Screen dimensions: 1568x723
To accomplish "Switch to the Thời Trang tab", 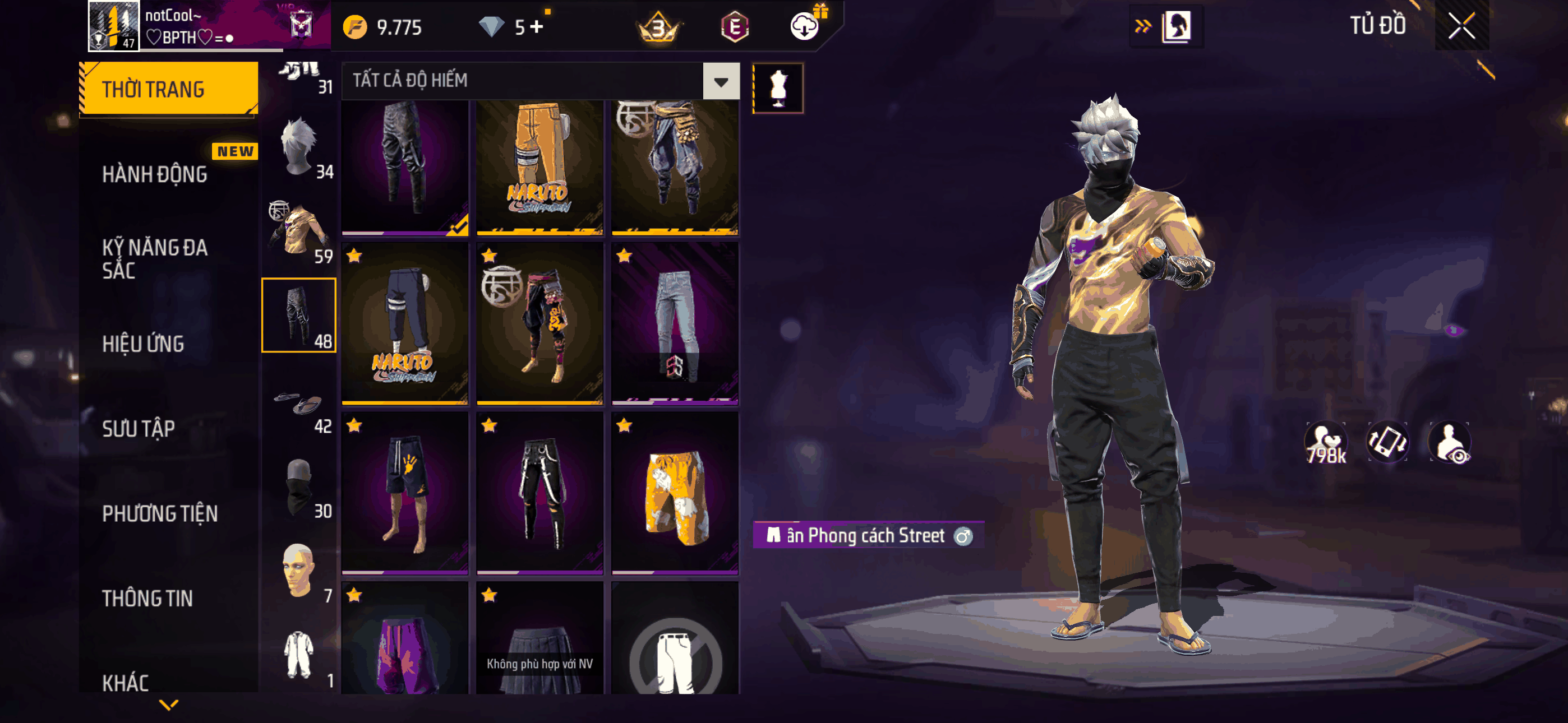I will [169, 89].
